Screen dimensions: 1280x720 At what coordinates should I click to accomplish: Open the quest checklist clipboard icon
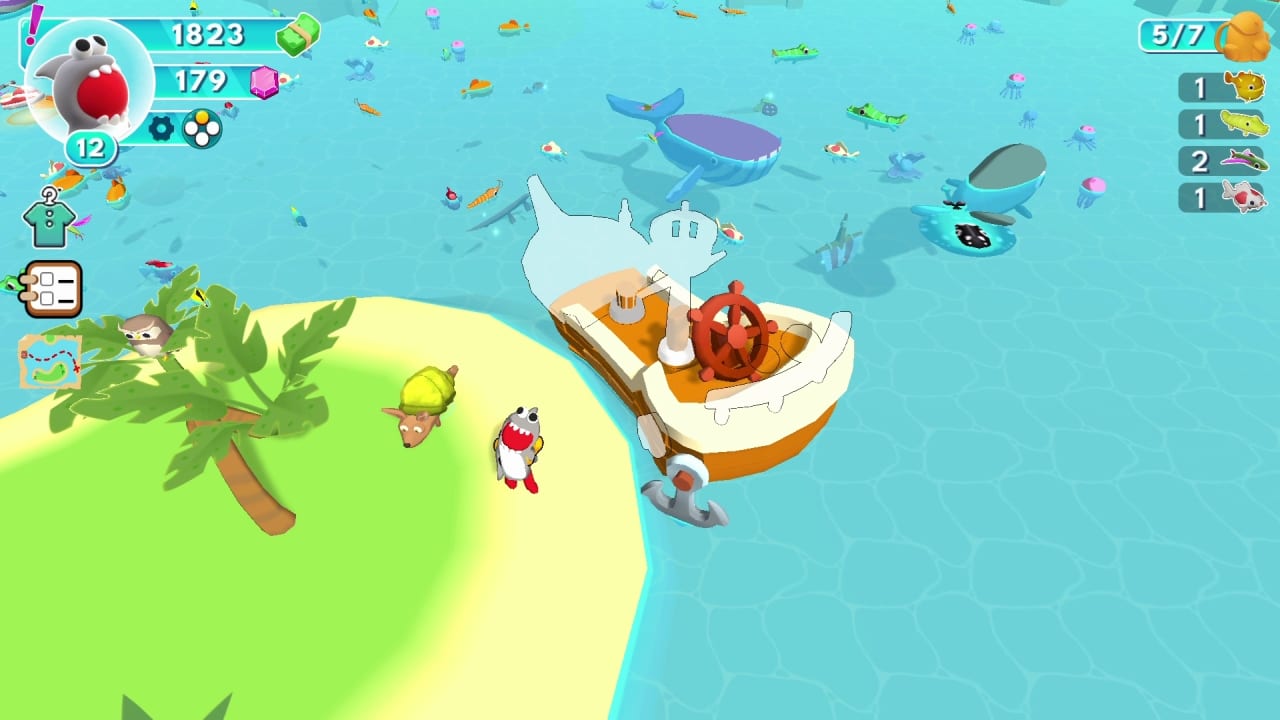click(53, 289)
